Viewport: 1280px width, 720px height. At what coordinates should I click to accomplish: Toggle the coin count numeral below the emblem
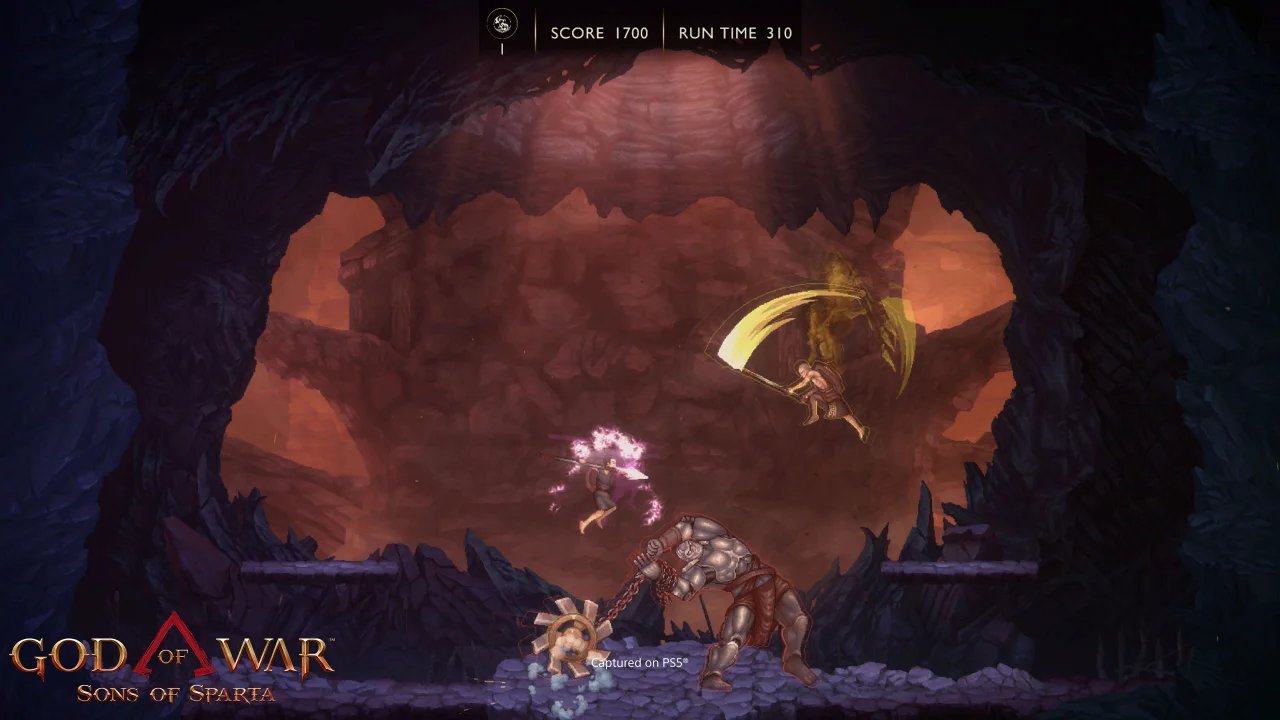click(502, 47)
